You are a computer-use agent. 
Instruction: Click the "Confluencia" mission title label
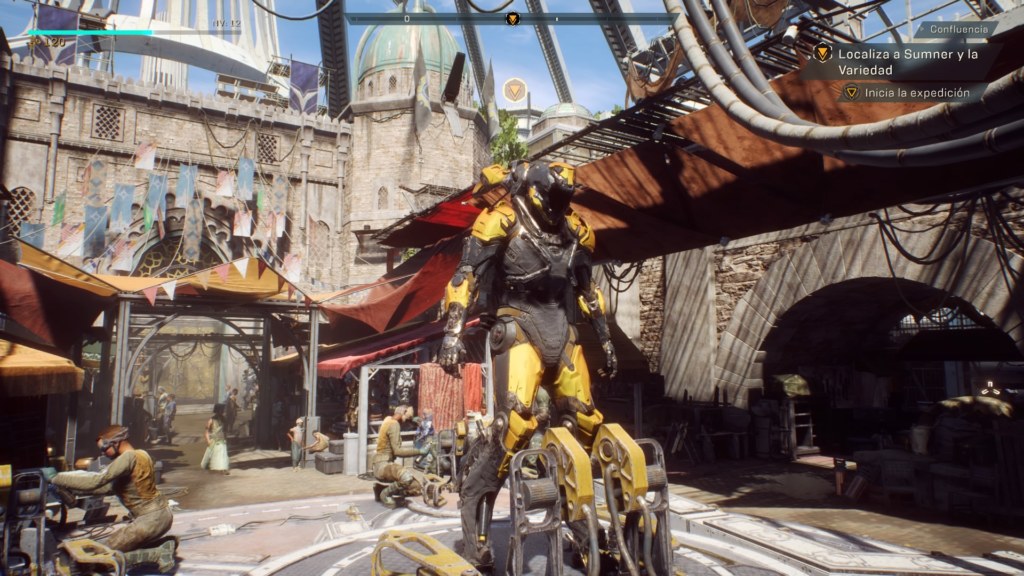(955, 29)
